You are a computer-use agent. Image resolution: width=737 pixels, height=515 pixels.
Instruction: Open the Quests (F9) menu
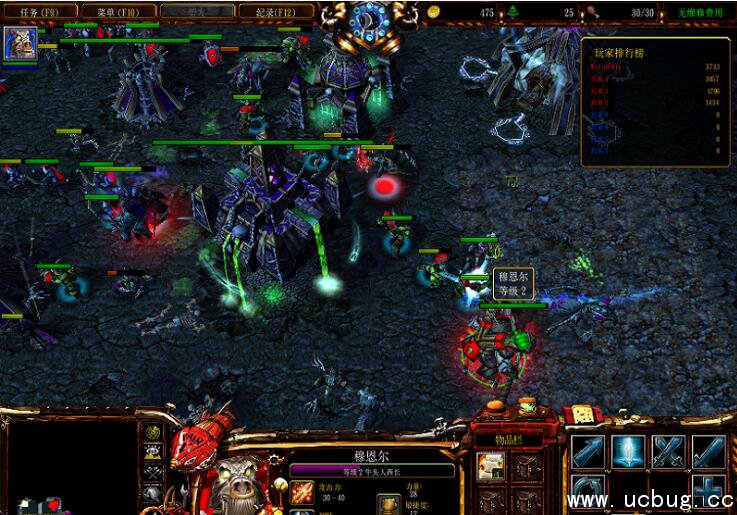(38, 12)
